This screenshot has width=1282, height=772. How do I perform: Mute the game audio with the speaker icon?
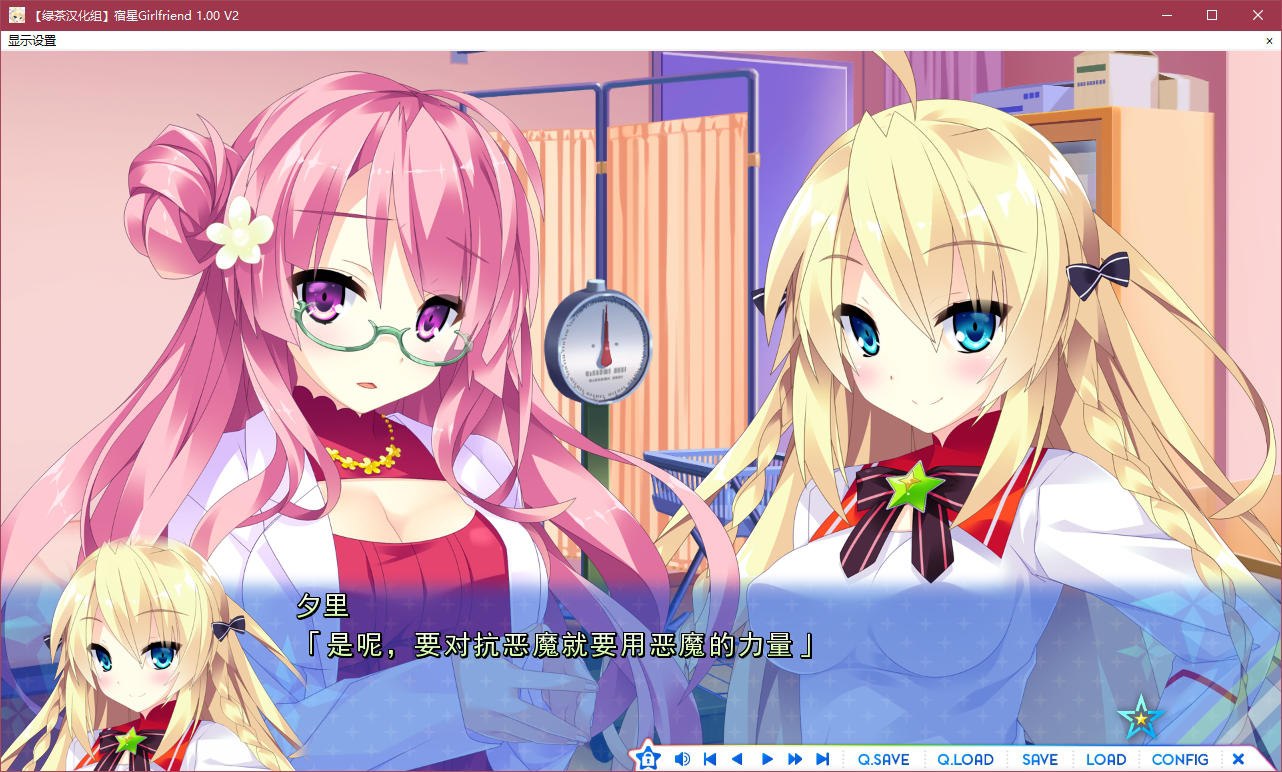tap(683, 758)
